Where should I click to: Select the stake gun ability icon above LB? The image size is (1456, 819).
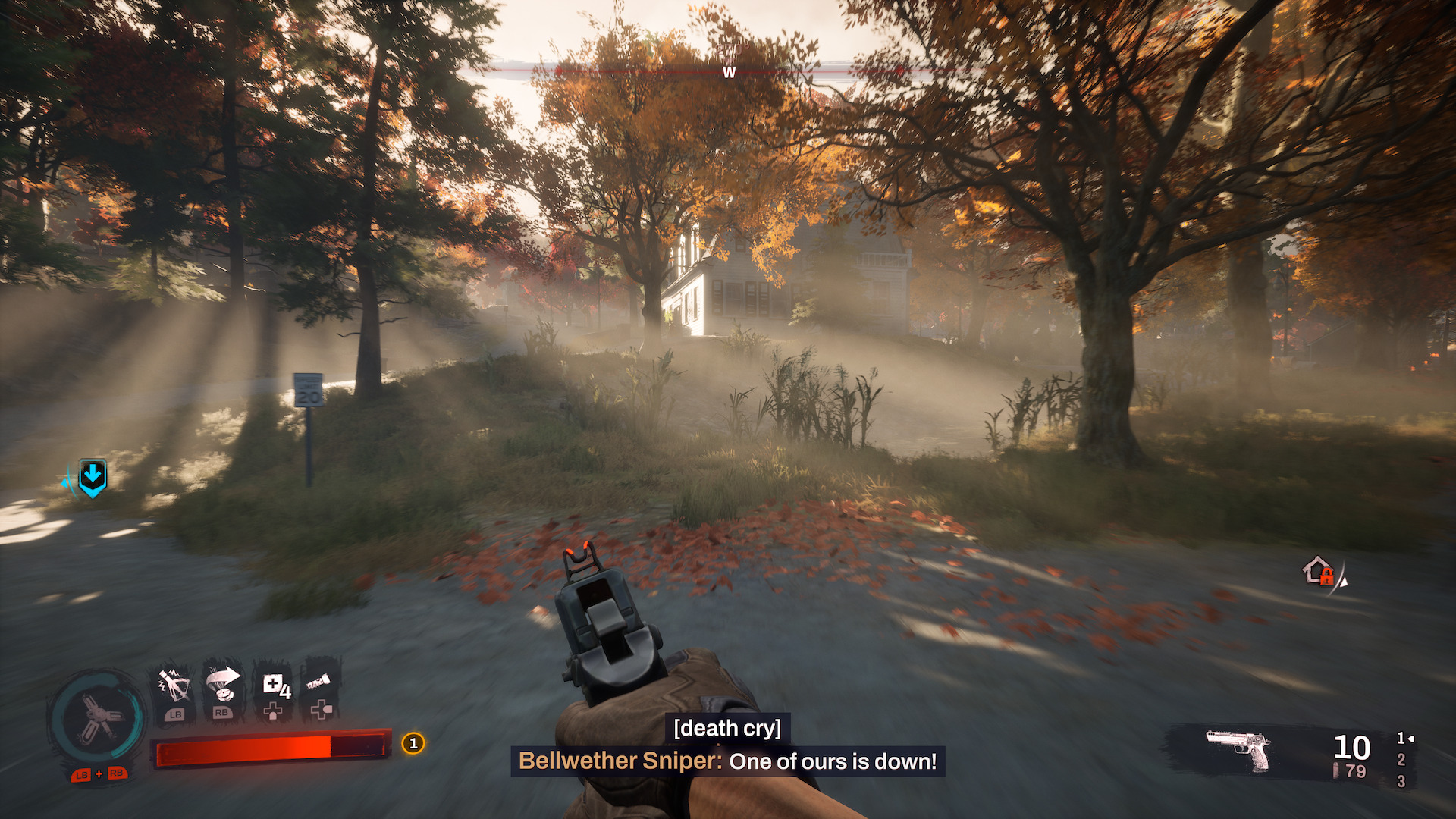(x=174, y=684)
